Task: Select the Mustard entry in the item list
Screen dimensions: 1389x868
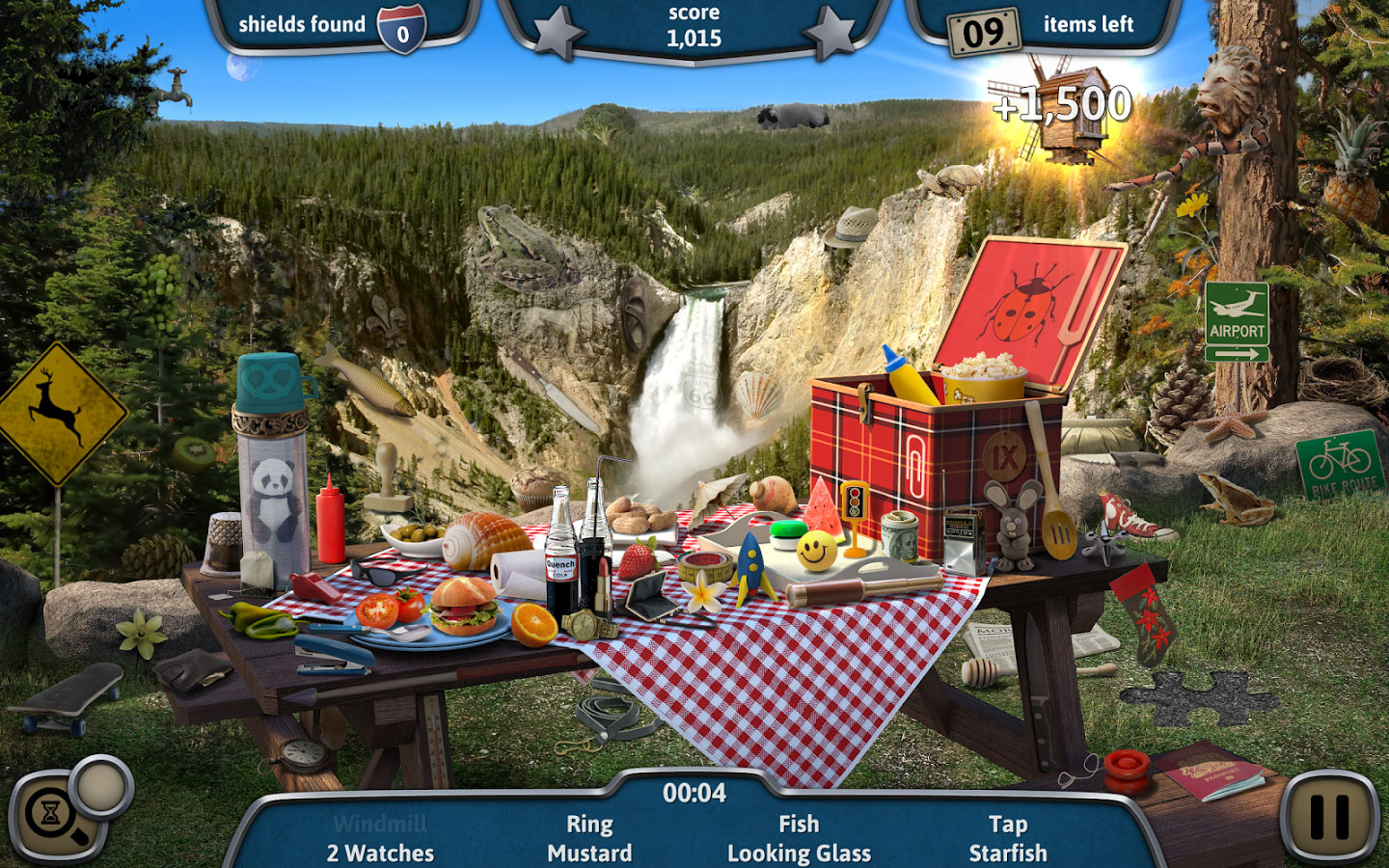Action: click(x=589, y=854)
